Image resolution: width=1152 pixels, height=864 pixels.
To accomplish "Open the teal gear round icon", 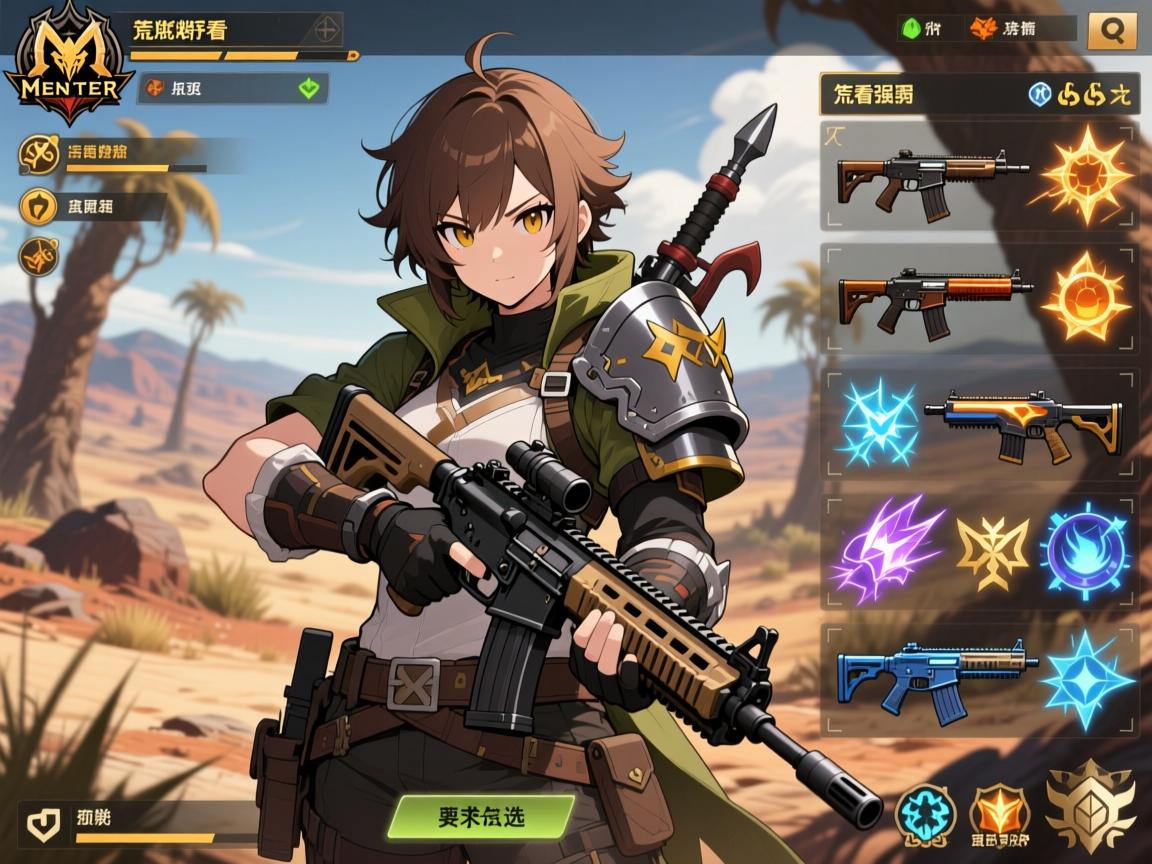I will [x=925, y=811].
